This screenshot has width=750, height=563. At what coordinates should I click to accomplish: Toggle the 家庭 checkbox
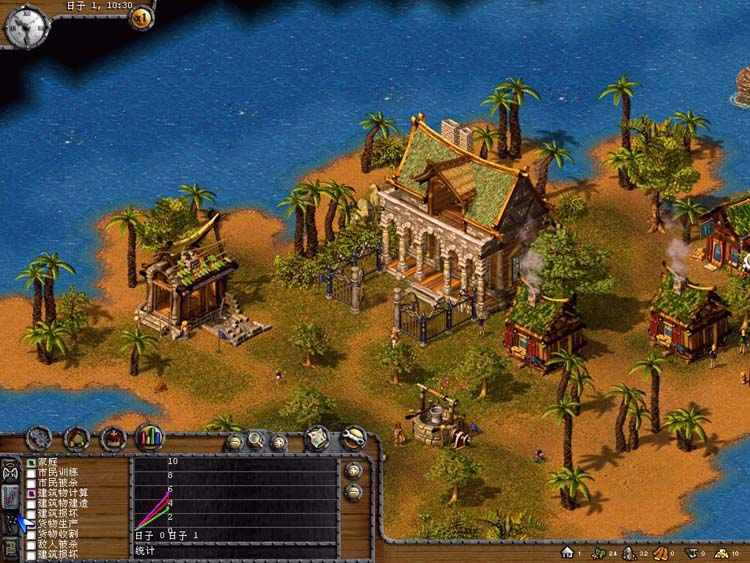(31, 463)
